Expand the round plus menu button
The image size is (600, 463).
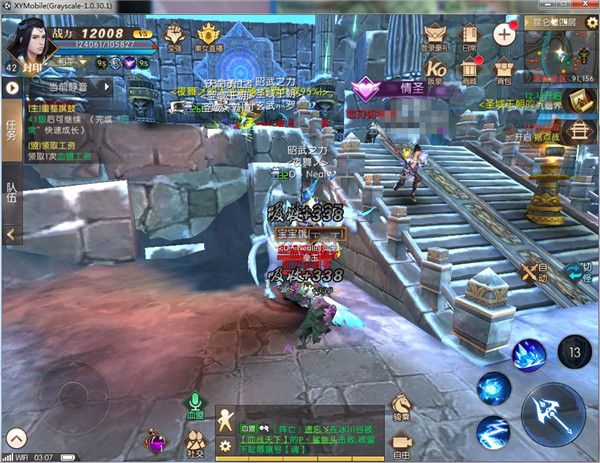[504, 33]
